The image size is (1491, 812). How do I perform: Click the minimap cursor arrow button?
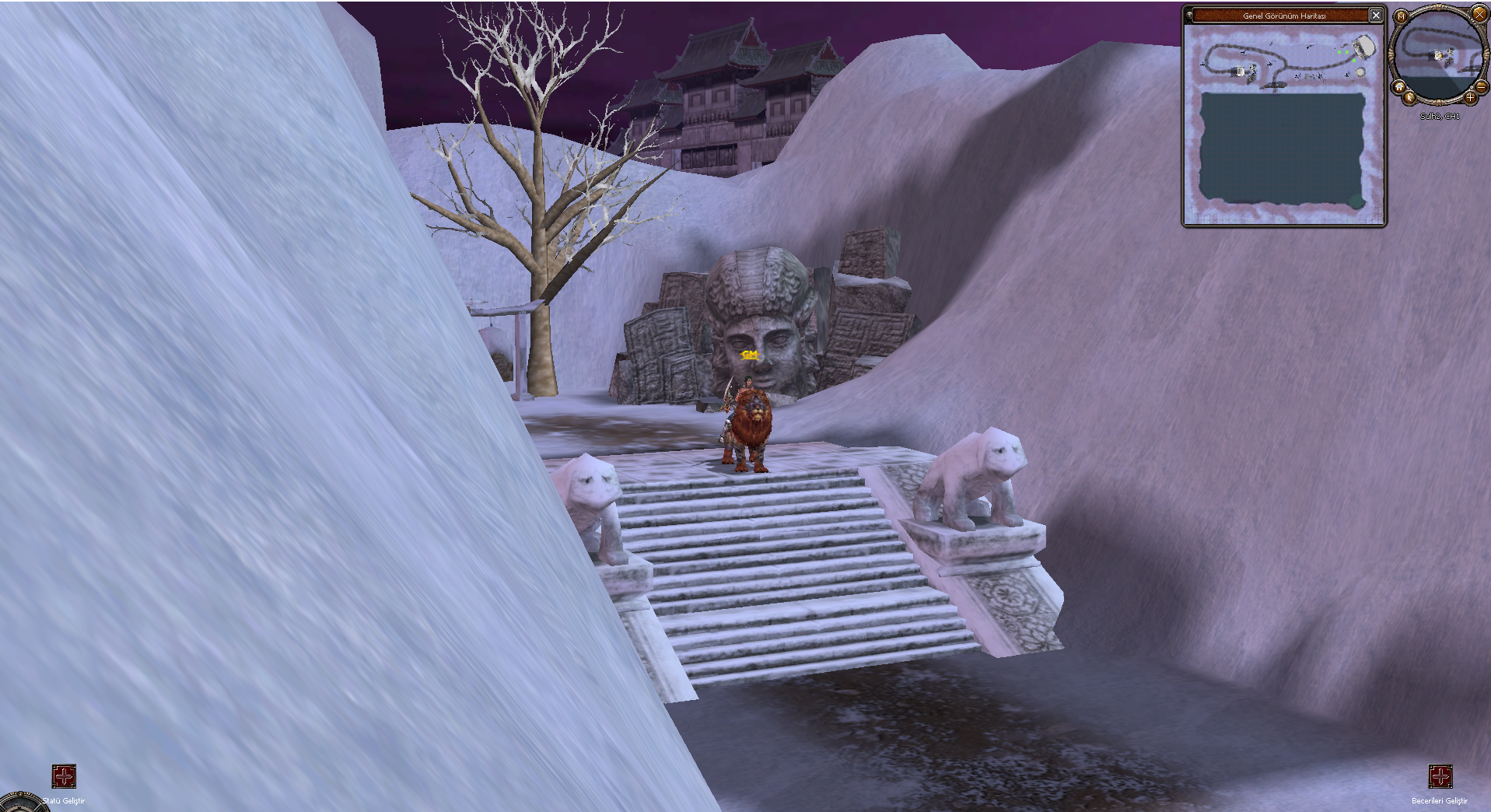tap(1410, 98)
